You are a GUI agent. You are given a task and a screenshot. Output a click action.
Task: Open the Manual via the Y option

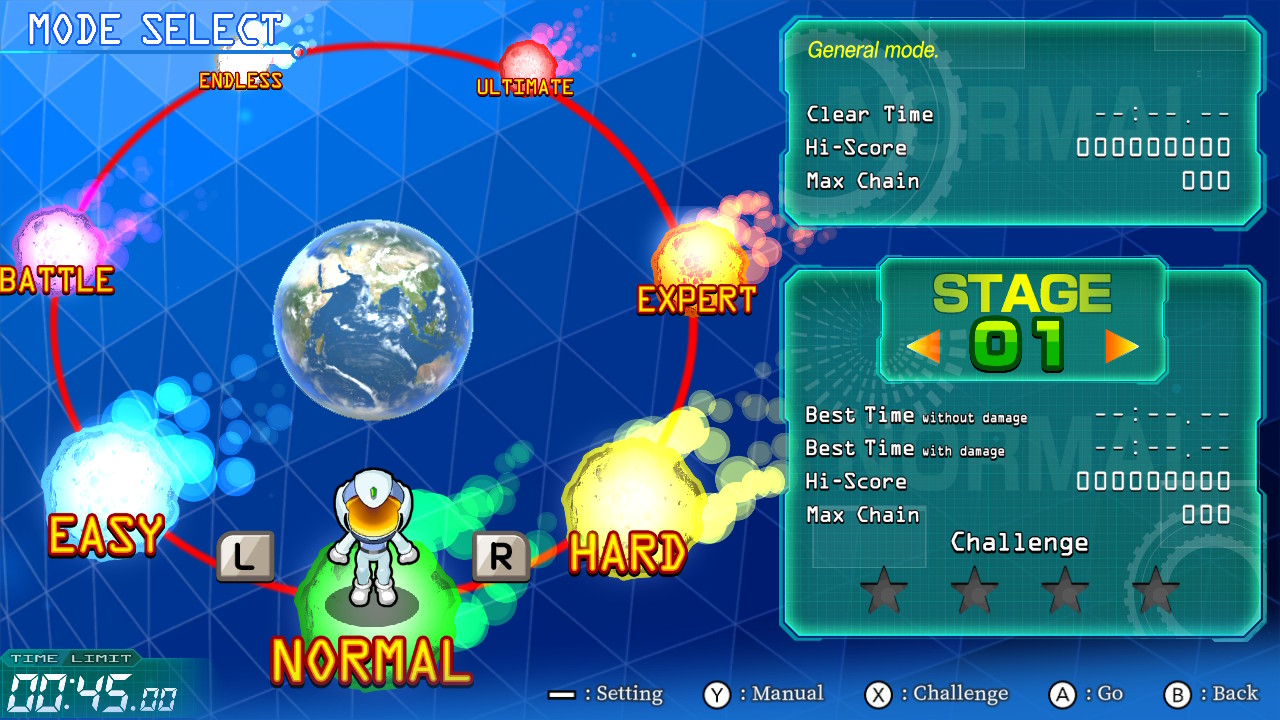tap(766, 693)
